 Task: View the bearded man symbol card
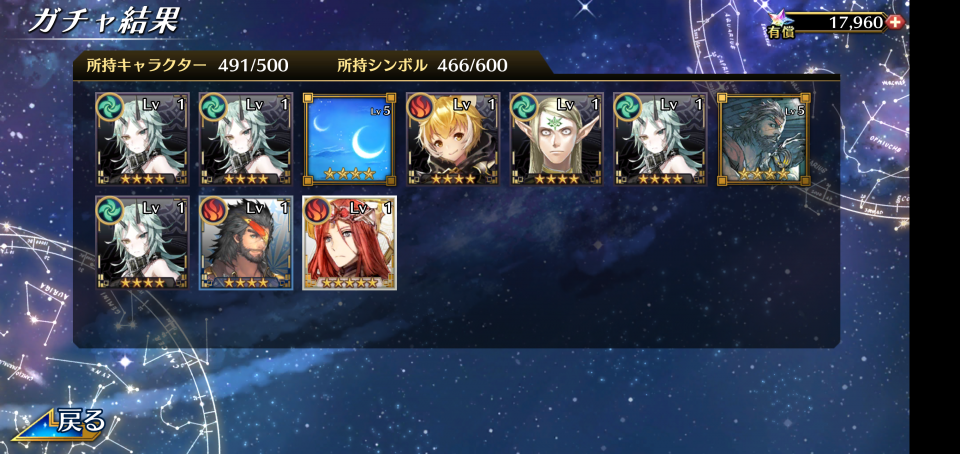coord(763,139)
